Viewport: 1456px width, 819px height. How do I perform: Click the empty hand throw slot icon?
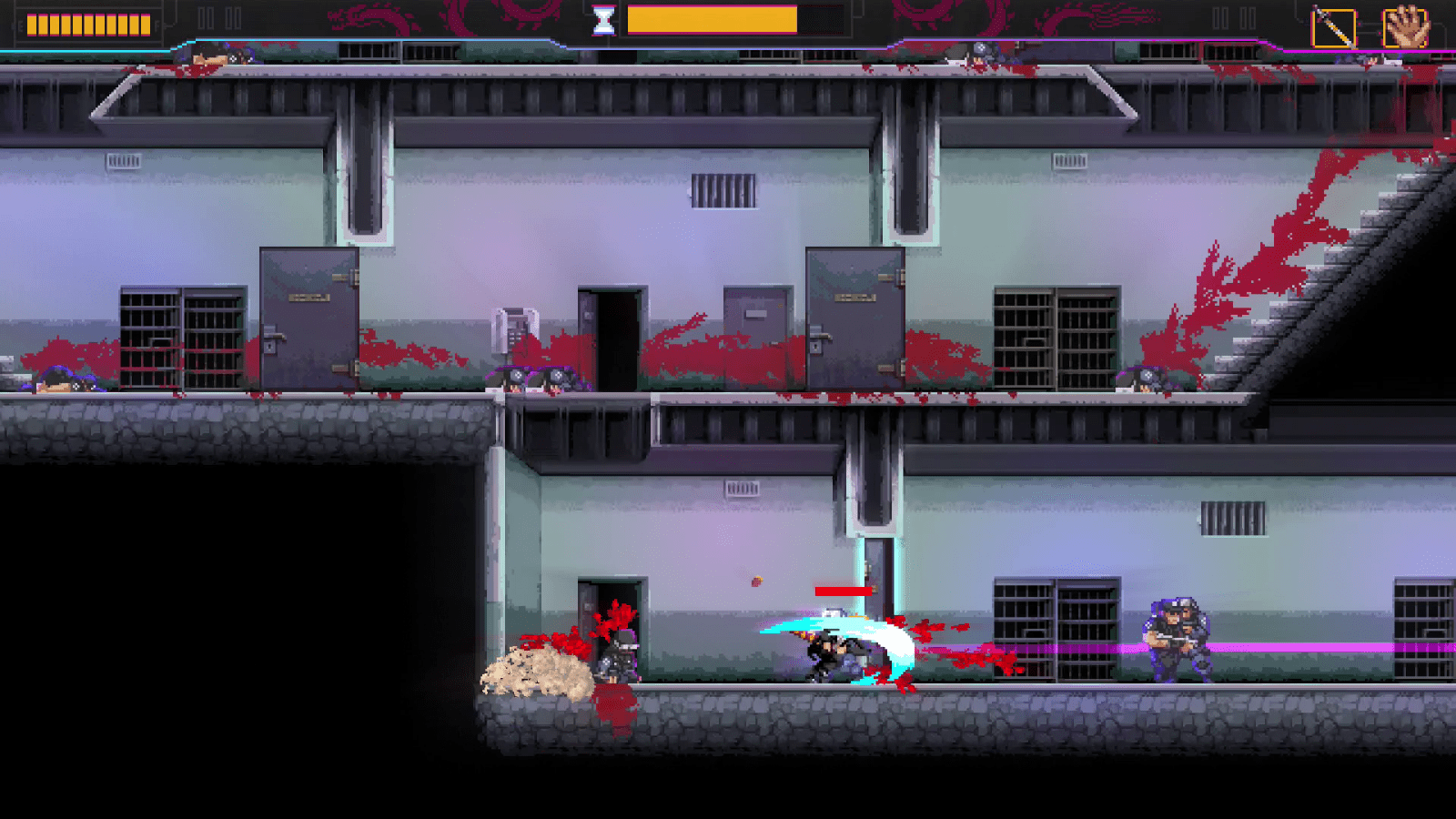(x=1404, y=25)
